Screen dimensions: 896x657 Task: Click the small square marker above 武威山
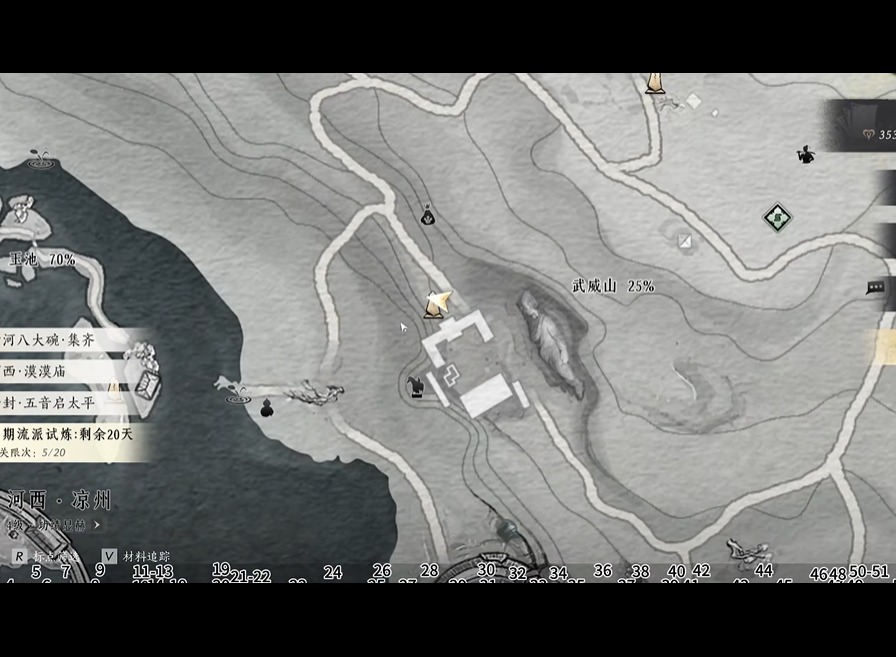click(685, 240)
